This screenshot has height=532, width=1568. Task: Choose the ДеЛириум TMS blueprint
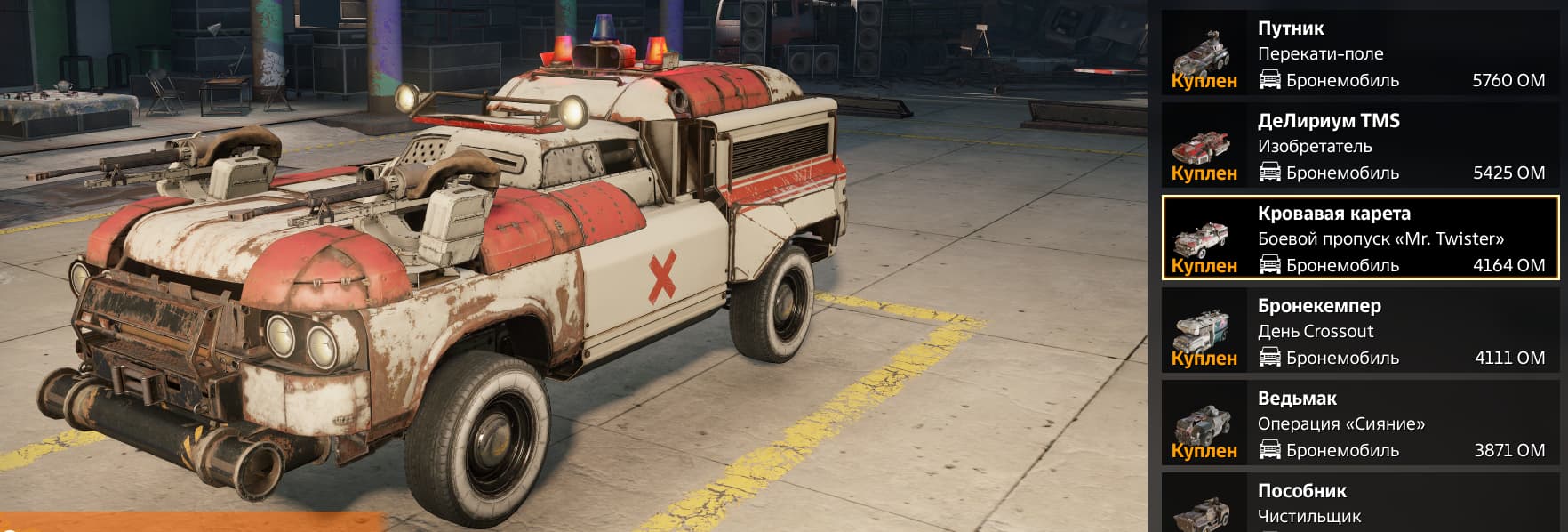click(x=1360, y=146)
